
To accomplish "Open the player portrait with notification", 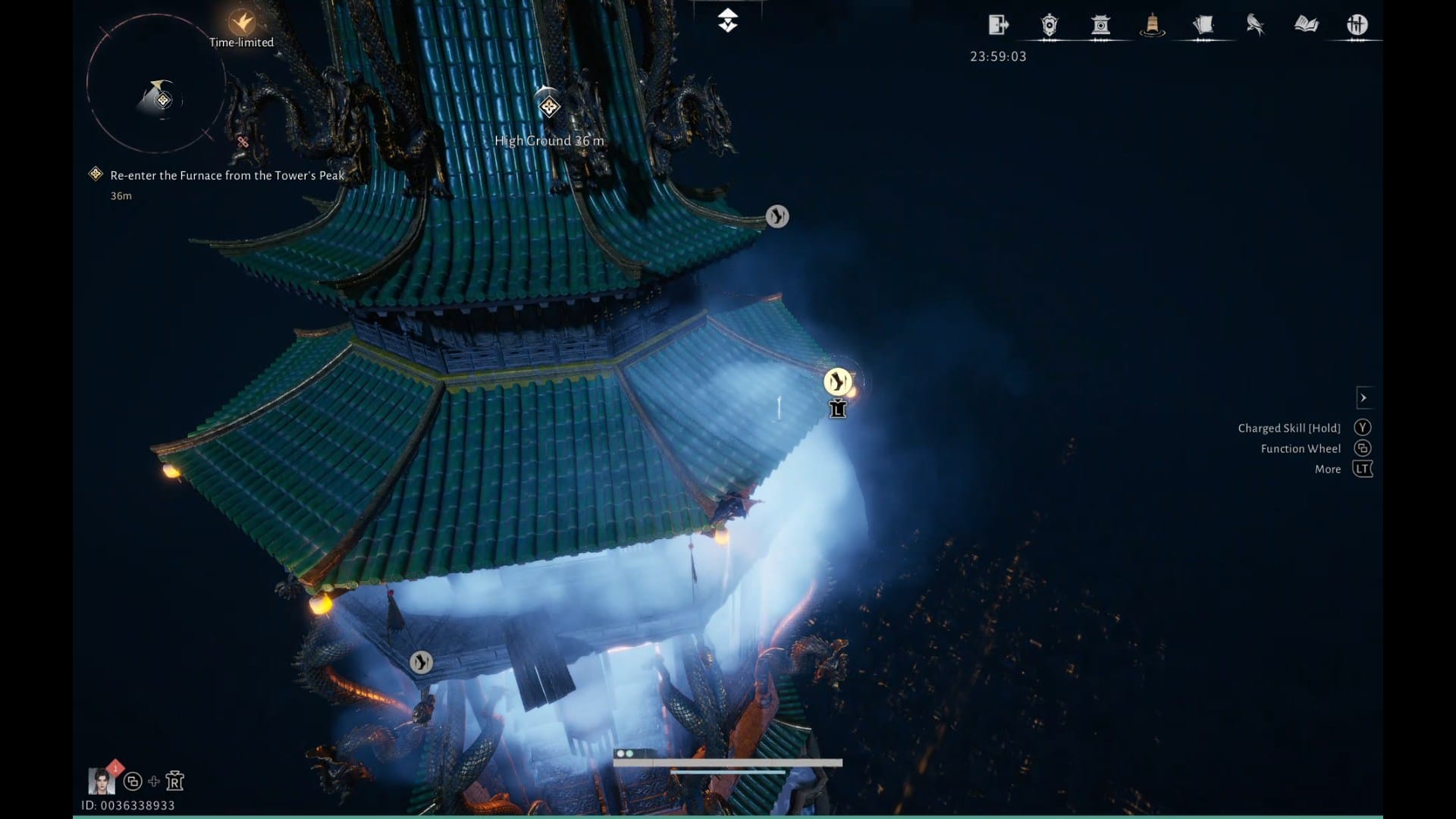I will [x=101, y=780].
